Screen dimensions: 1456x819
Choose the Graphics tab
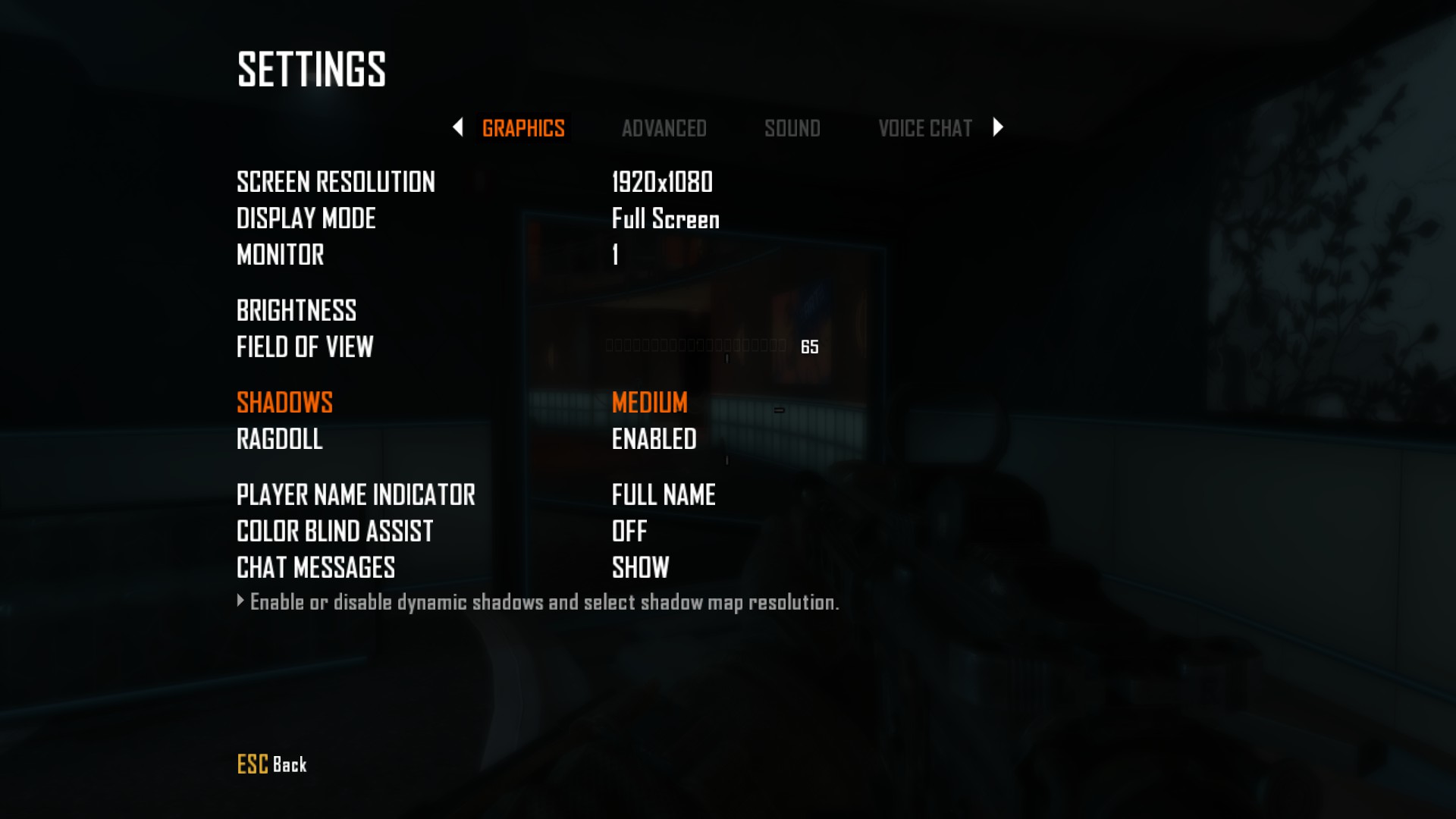coord(523,128)
